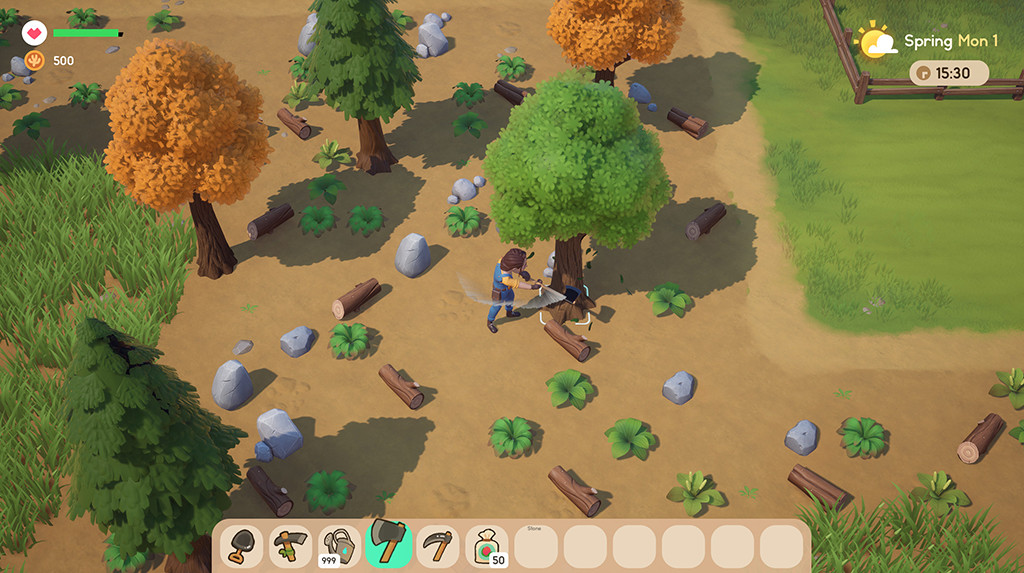This screenshot has width=1024, height=573.
Task: Switch to the scythe tool
Action: (x=437, y=546)
